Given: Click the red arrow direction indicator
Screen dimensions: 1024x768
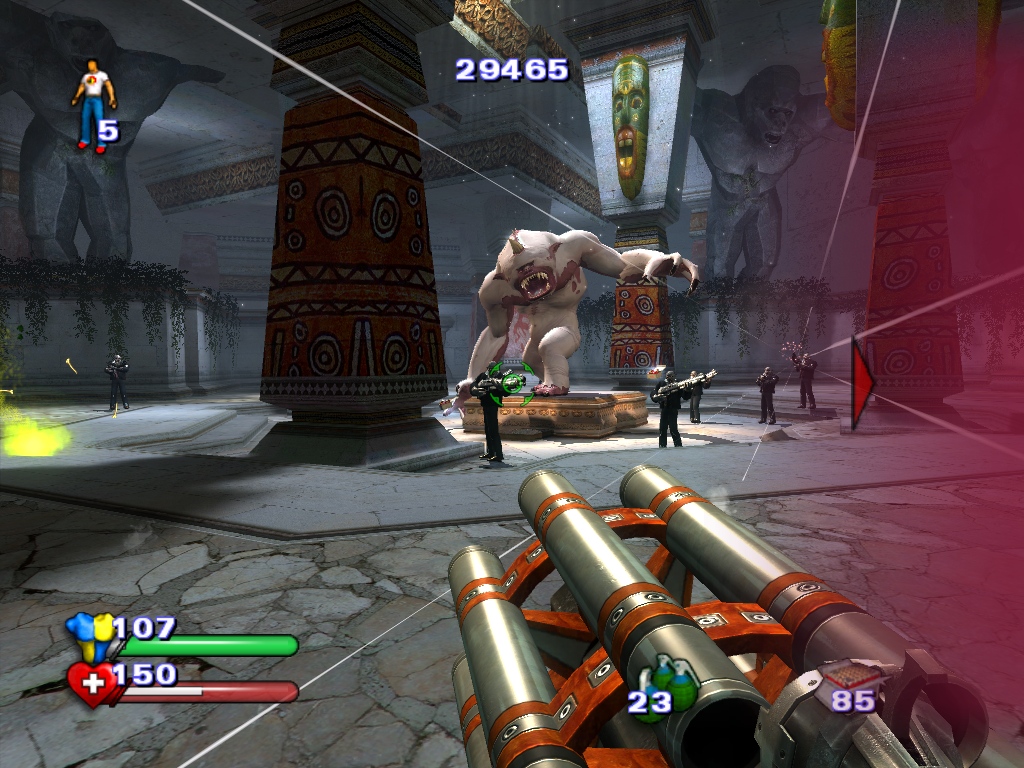Looking at the screenshot, I should [861, 383].
